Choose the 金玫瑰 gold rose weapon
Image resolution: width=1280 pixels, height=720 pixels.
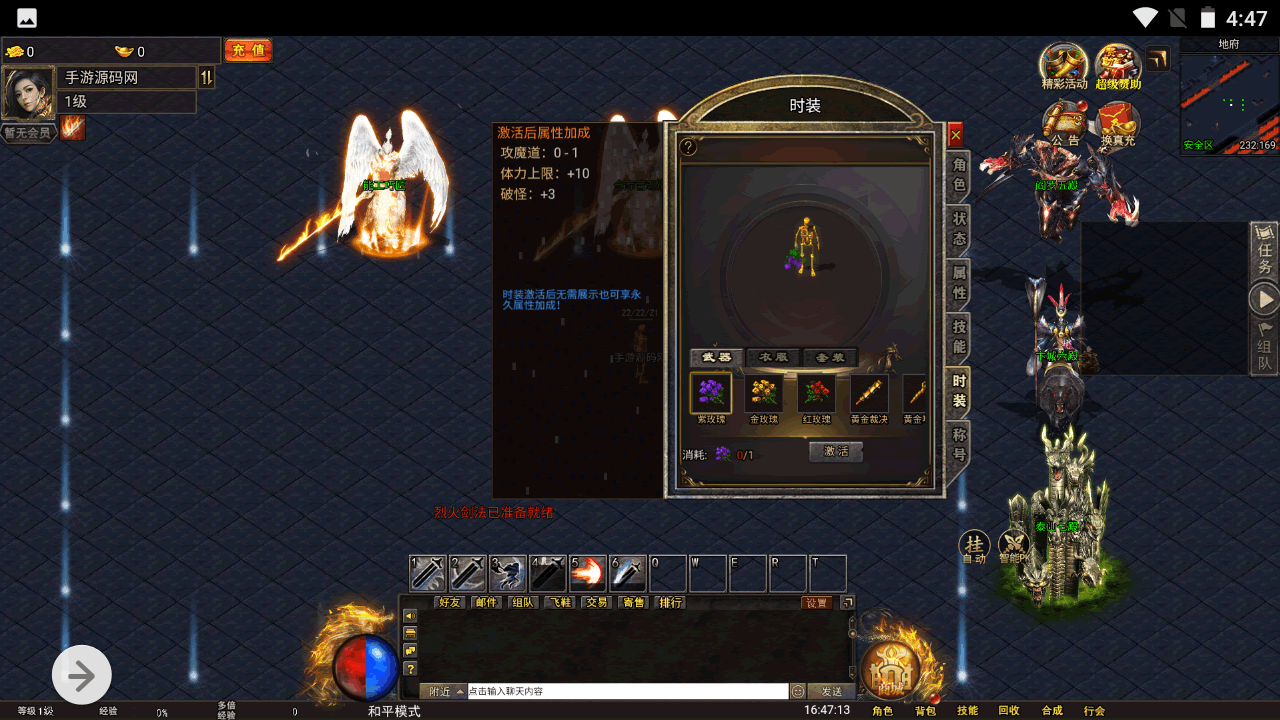click(764, 394)
